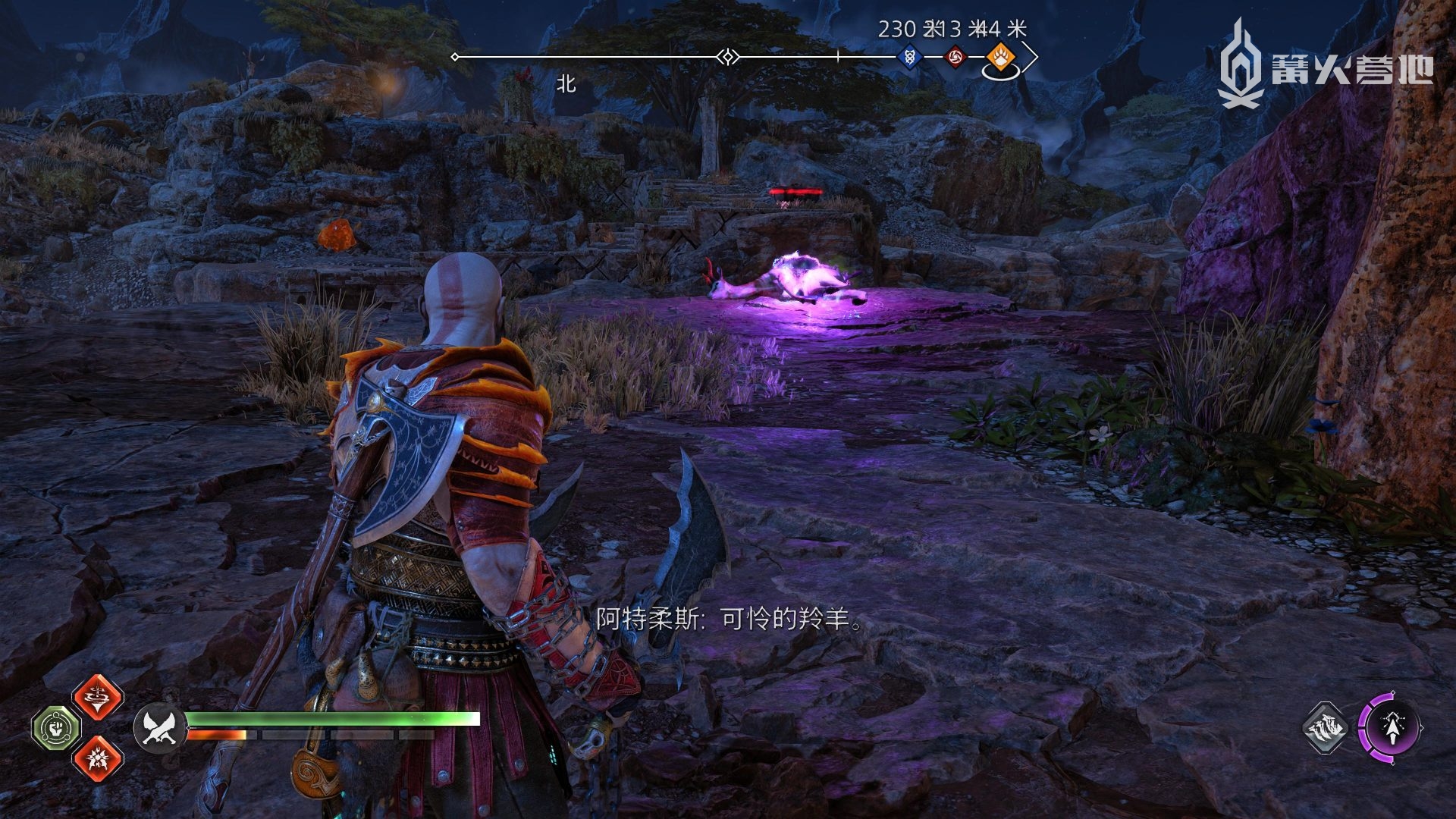Activate the grey wolf pack summon icon
Viewport: 1456px width, 819px height.
pyautogui.click(x=1326, y=728)
